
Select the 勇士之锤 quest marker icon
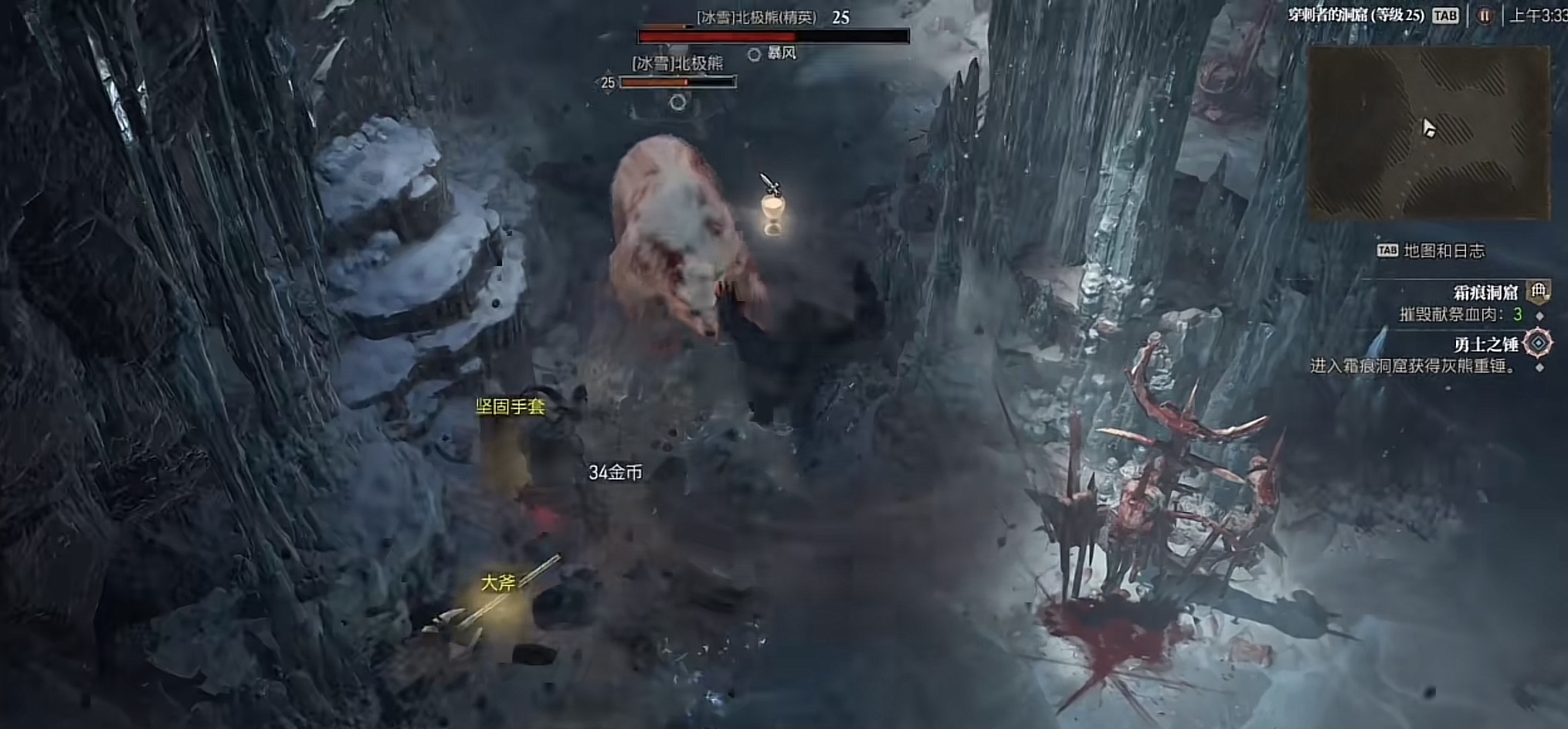point(1538,343)
